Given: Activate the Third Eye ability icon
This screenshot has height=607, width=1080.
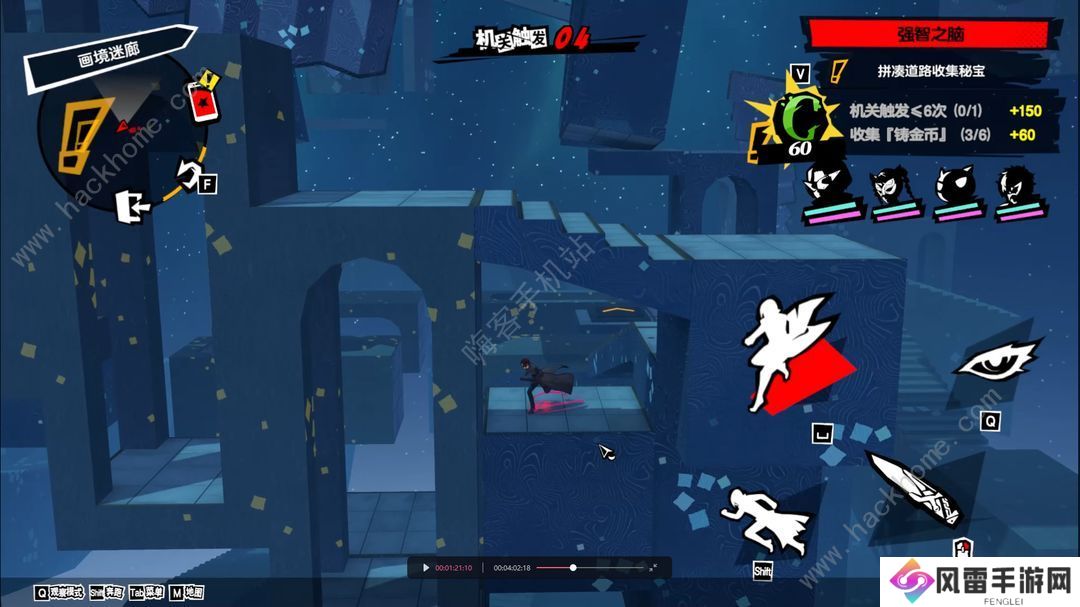Looking at the screenshot, I should [995, 358].
